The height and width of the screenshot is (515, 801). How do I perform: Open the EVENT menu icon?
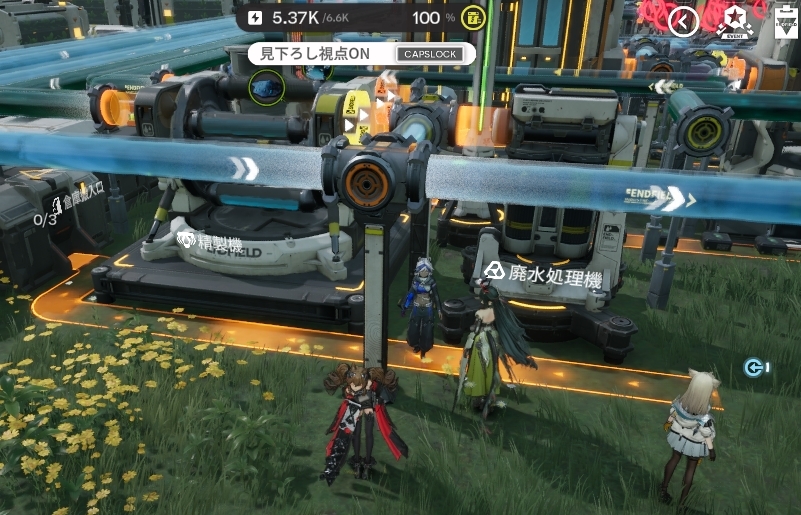coord(735,21)
